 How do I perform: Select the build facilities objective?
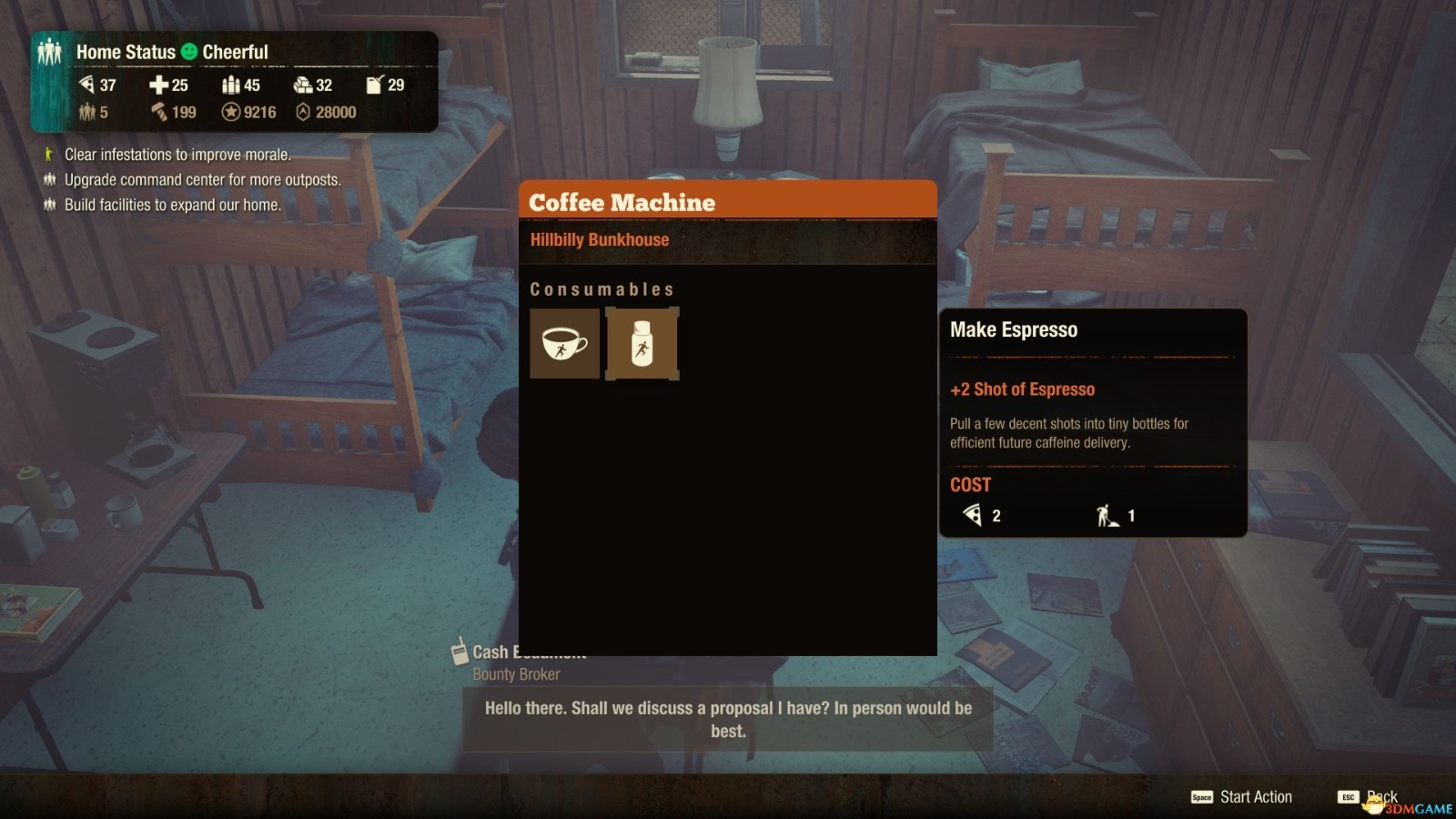(172, 206)
